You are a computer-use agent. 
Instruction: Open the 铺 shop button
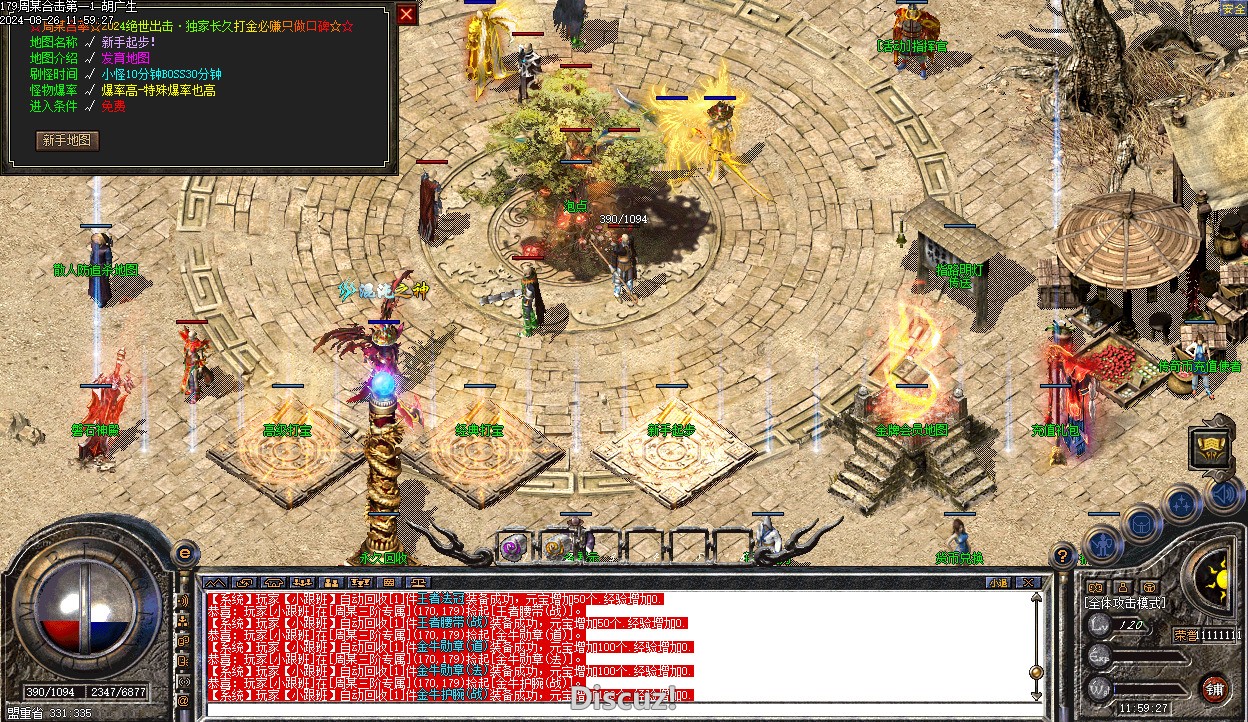pyautogui.click(x=1215, y=688)
